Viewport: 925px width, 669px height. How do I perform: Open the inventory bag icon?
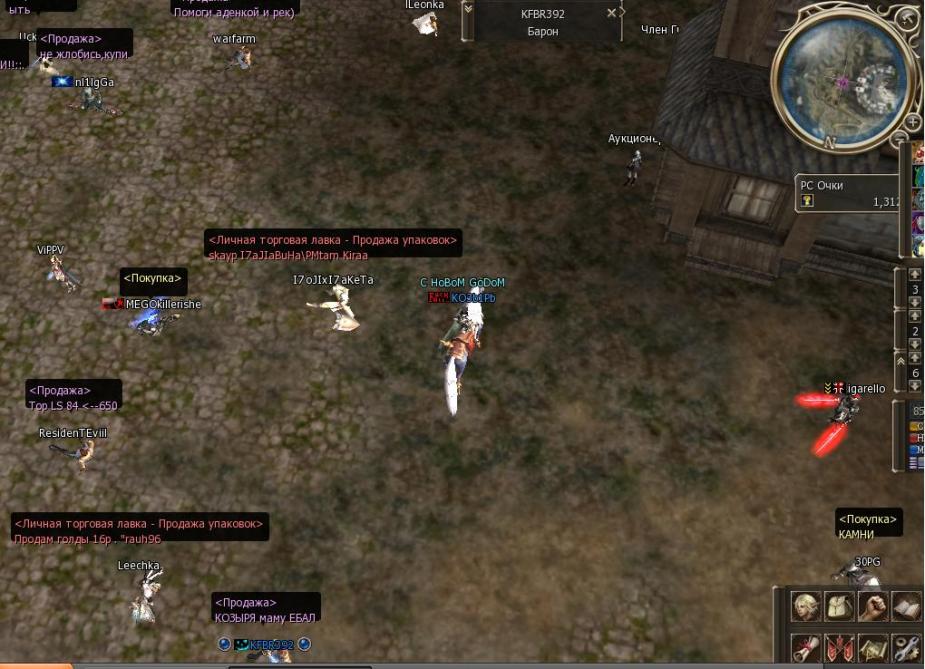click(839, 605)
